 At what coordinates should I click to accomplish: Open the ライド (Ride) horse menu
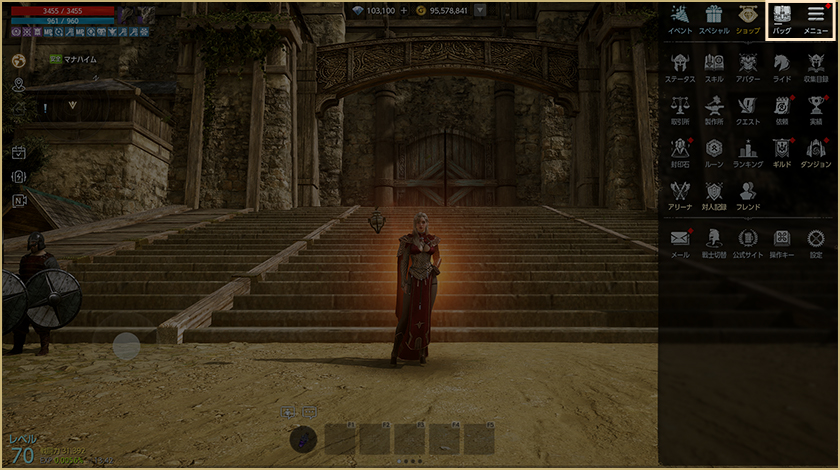click(782, 65)
